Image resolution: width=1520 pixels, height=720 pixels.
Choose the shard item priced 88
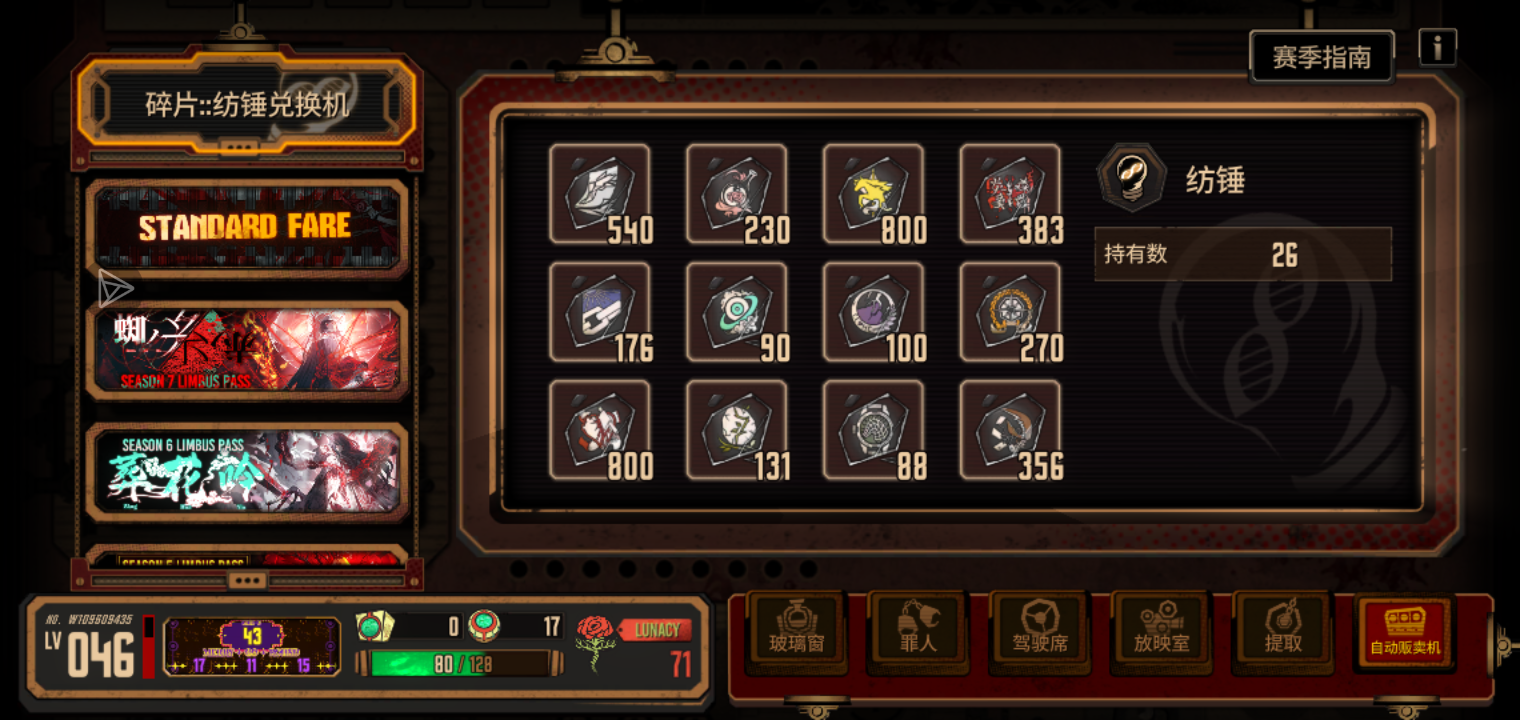(x=873, y=430)
